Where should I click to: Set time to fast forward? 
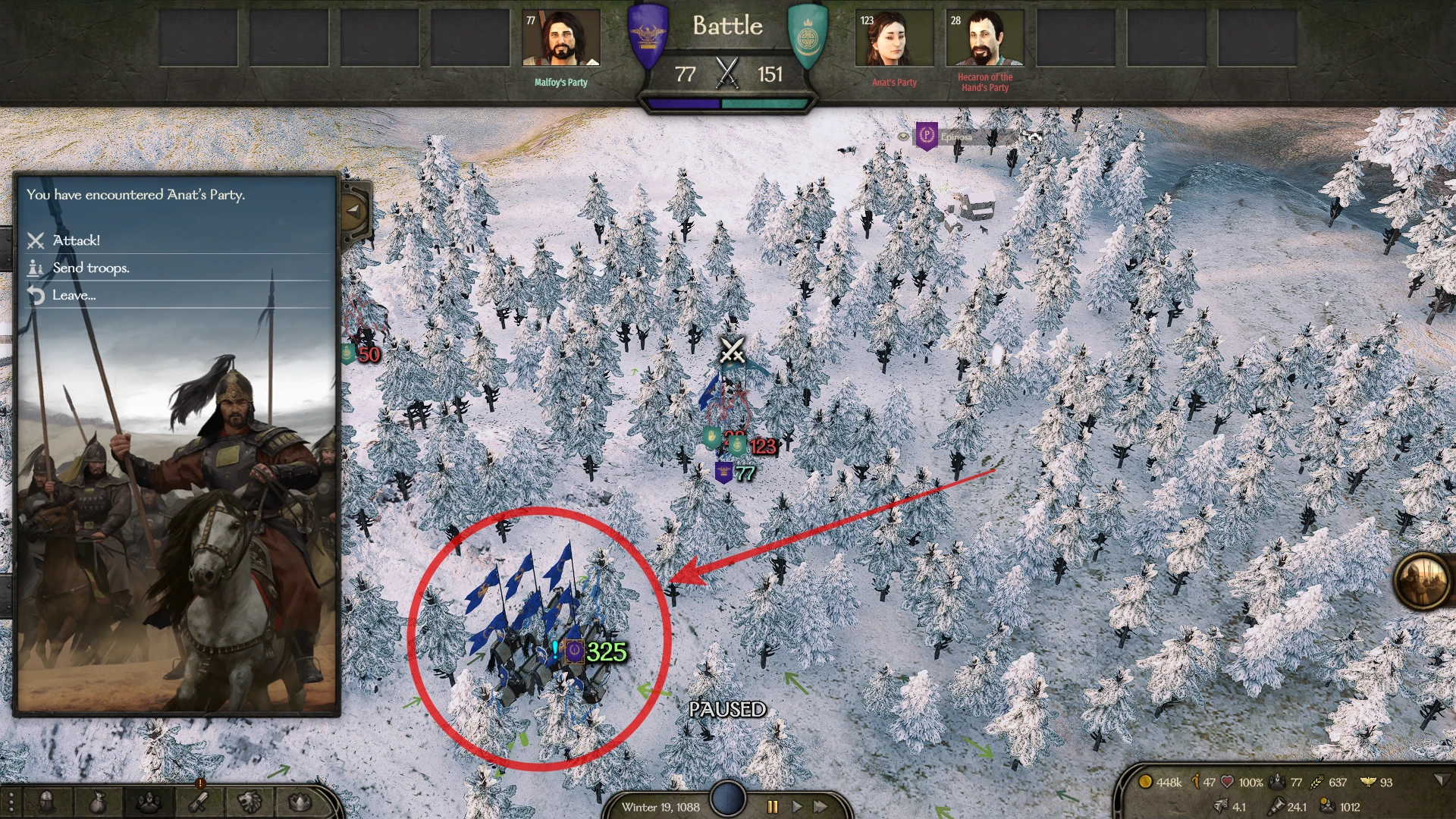tap(821, 807)
